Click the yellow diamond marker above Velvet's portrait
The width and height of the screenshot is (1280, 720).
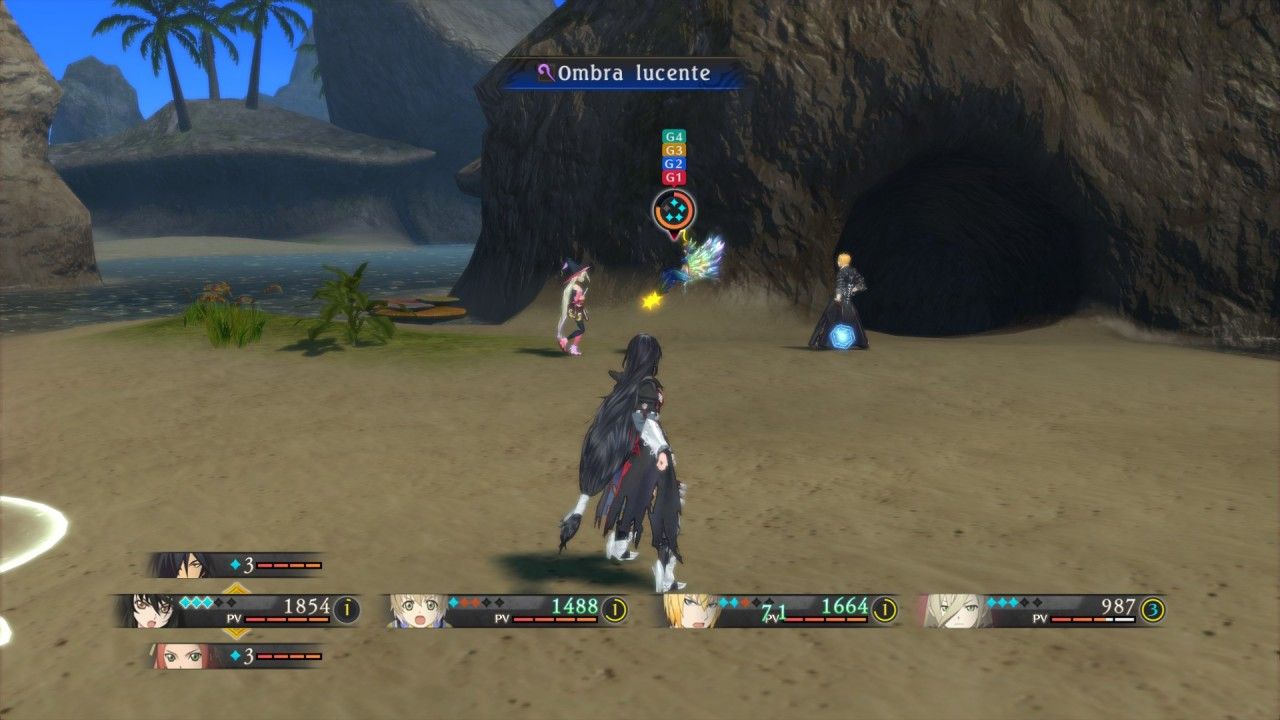click(x=235, y=587)
